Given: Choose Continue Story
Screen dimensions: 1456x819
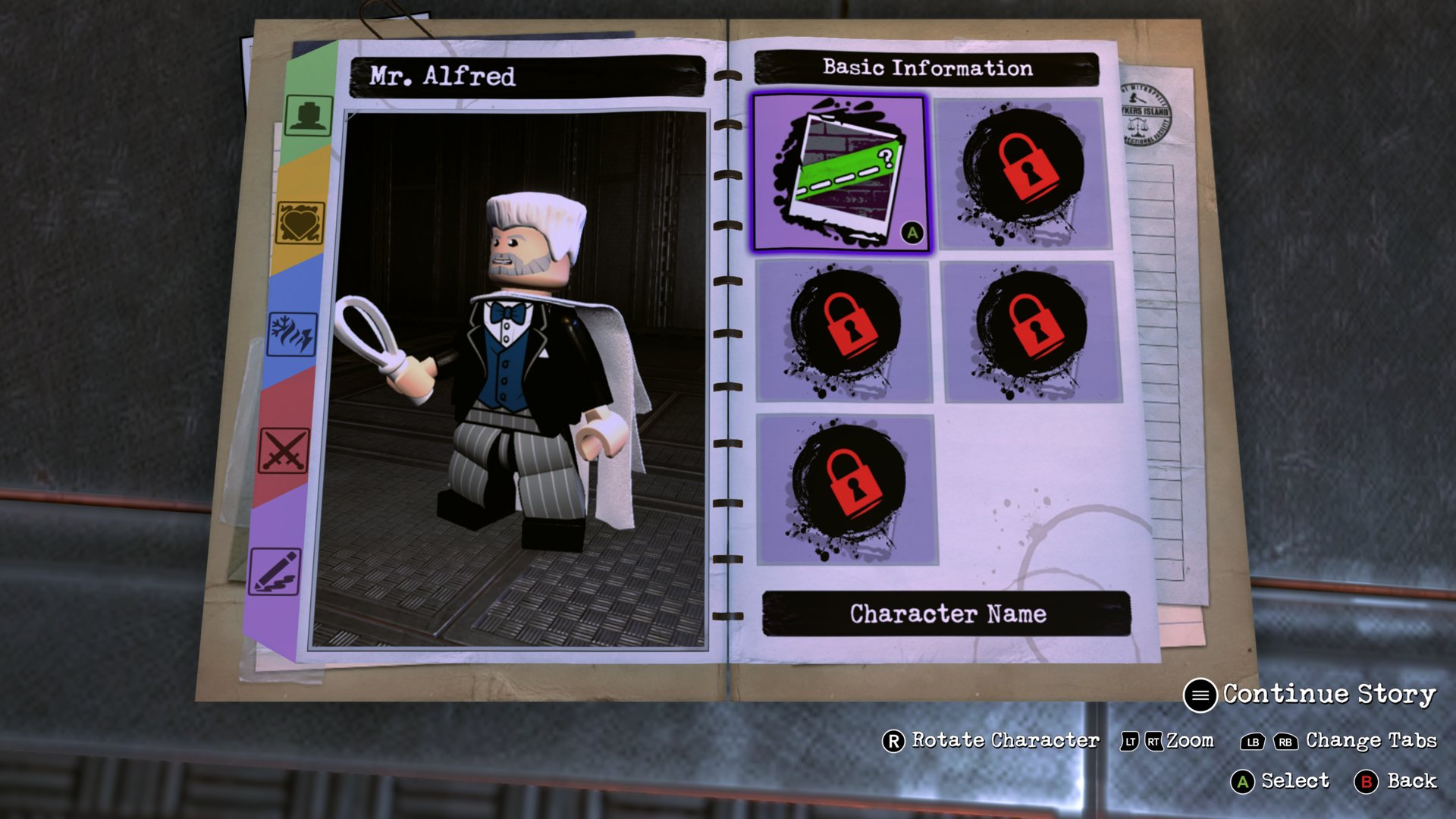Looking at the screenshot, I should [1312, 695].
